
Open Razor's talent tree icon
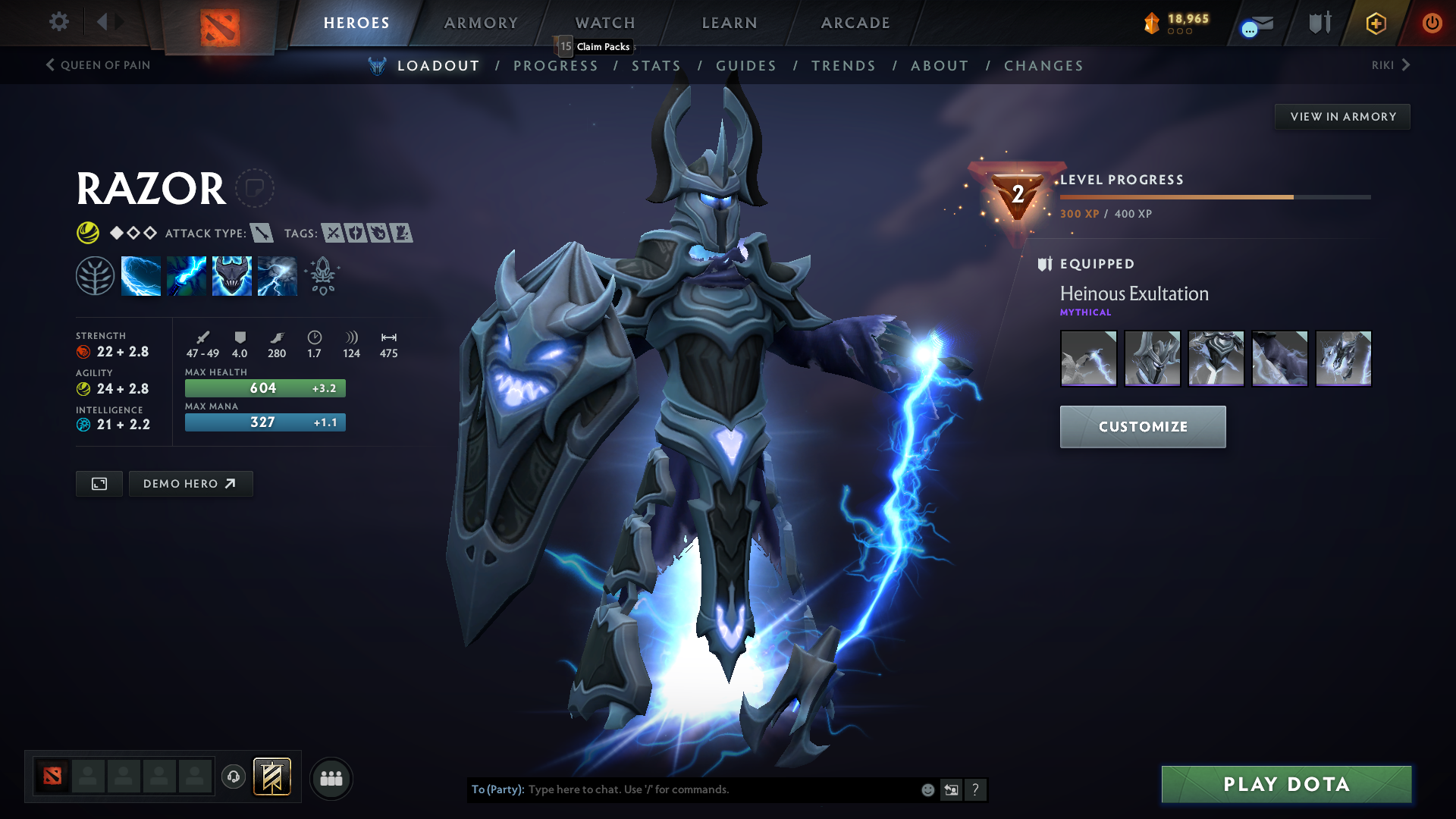pyautogui.click(x=95, y=275)
